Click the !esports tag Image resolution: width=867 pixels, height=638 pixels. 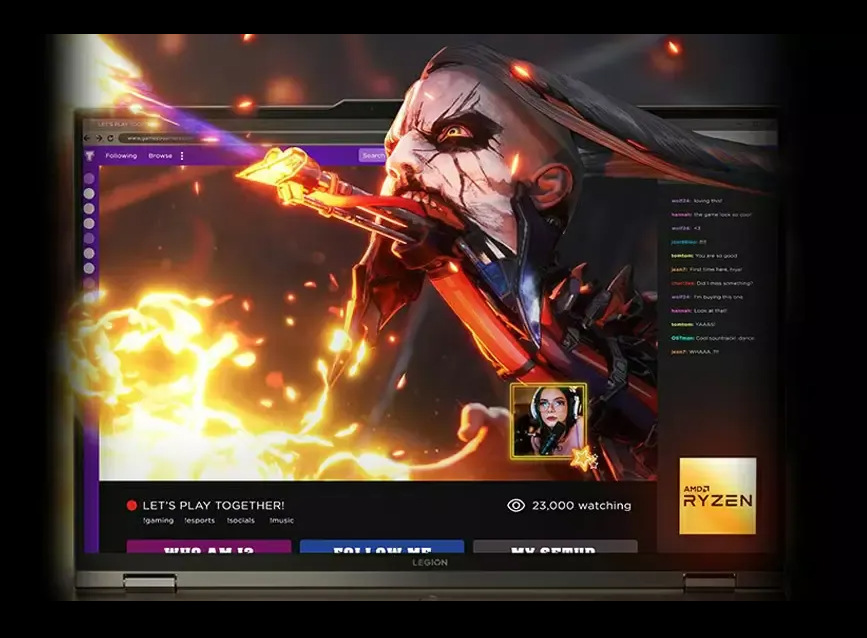click(x=200, y=521)
